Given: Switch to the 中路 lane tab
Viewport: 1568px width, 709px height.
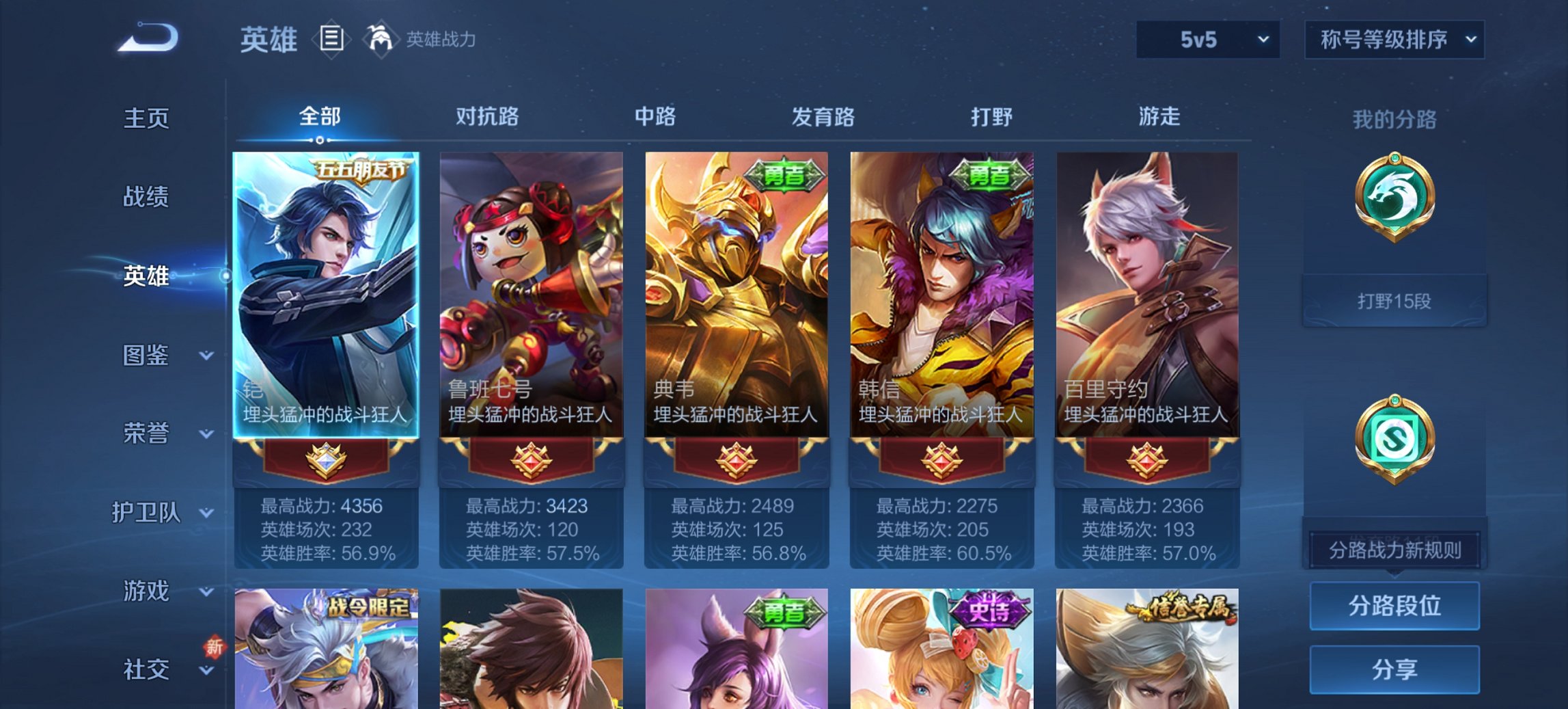Looking at the screenshot, I should pos(653,117).
